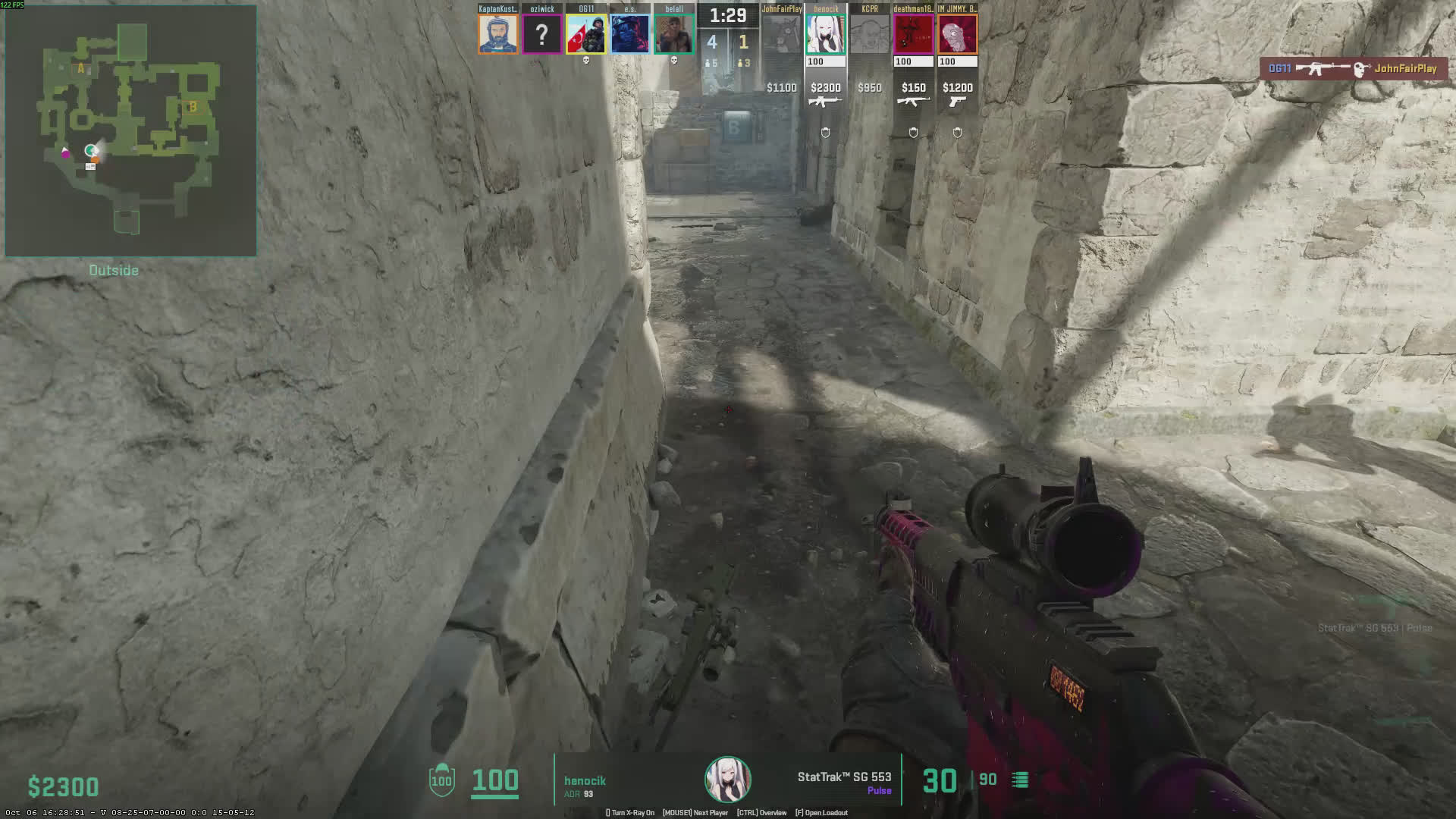The image size is (1456, 819).
Task: Spectate deathman18 from the top bar
Action: pyautogui.click(x=914, y=34)
